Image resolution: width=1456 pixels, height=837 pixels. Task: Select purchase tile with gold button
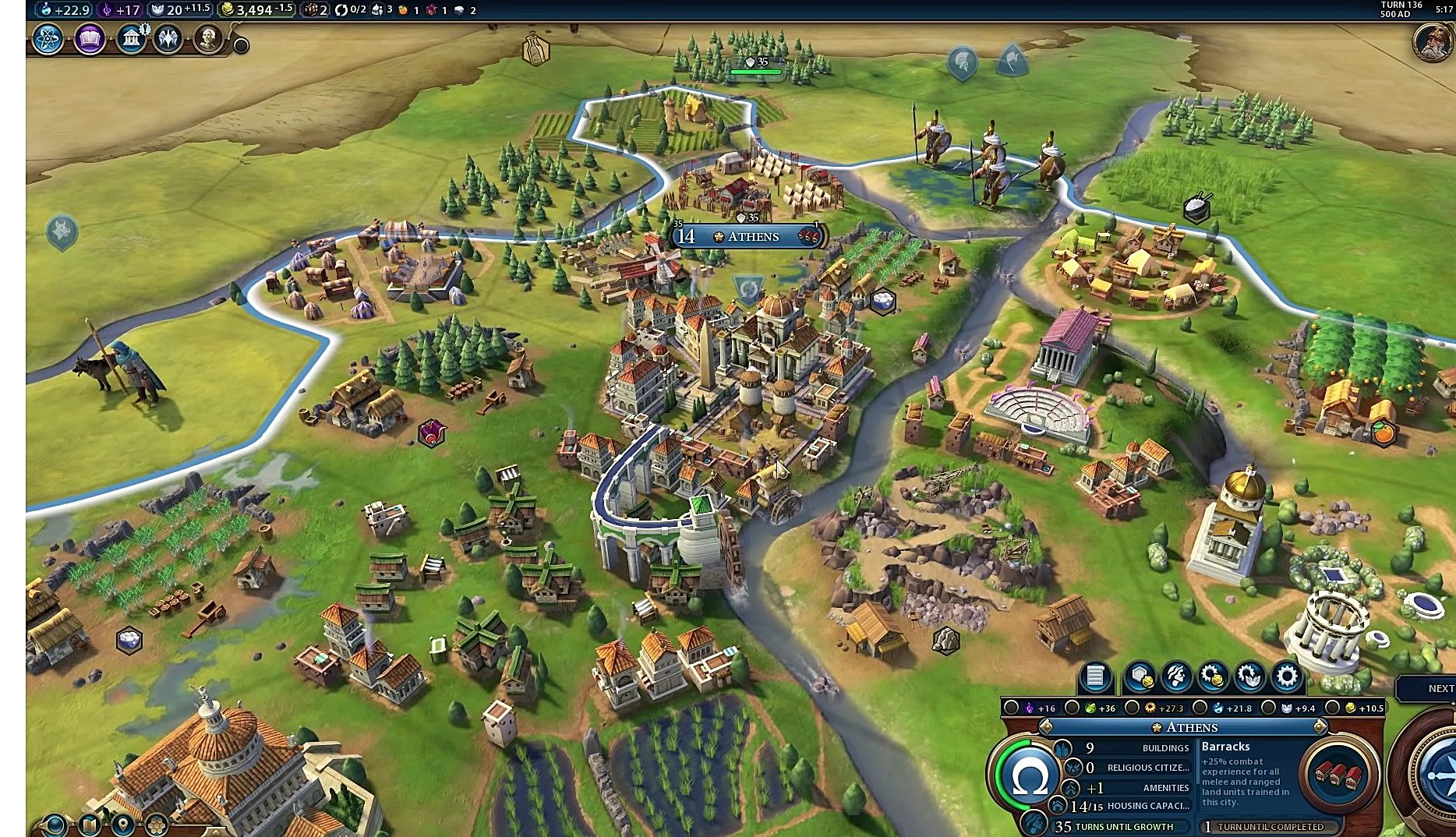[1140, 676]
